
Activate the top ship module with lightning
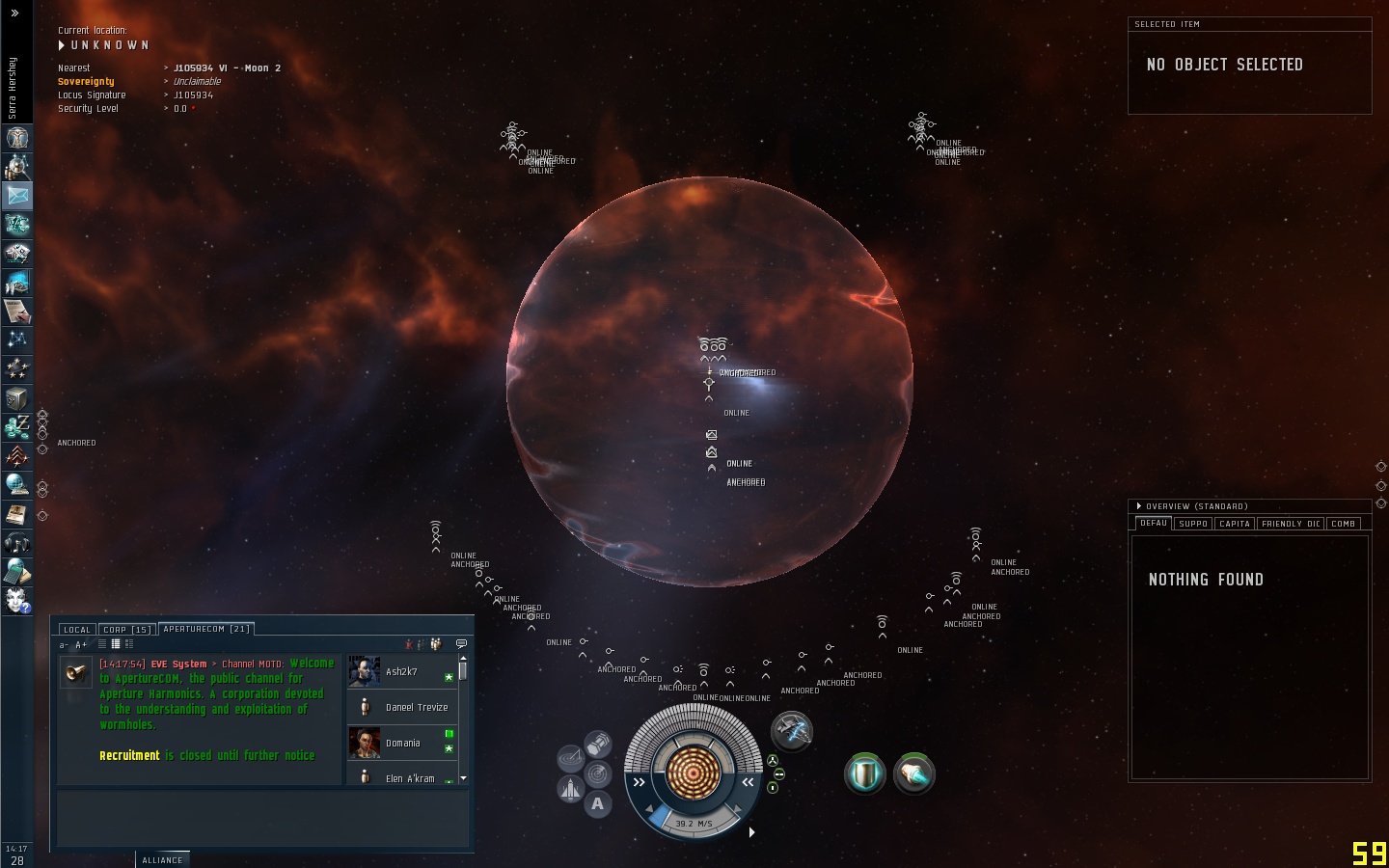coord(792,731)
